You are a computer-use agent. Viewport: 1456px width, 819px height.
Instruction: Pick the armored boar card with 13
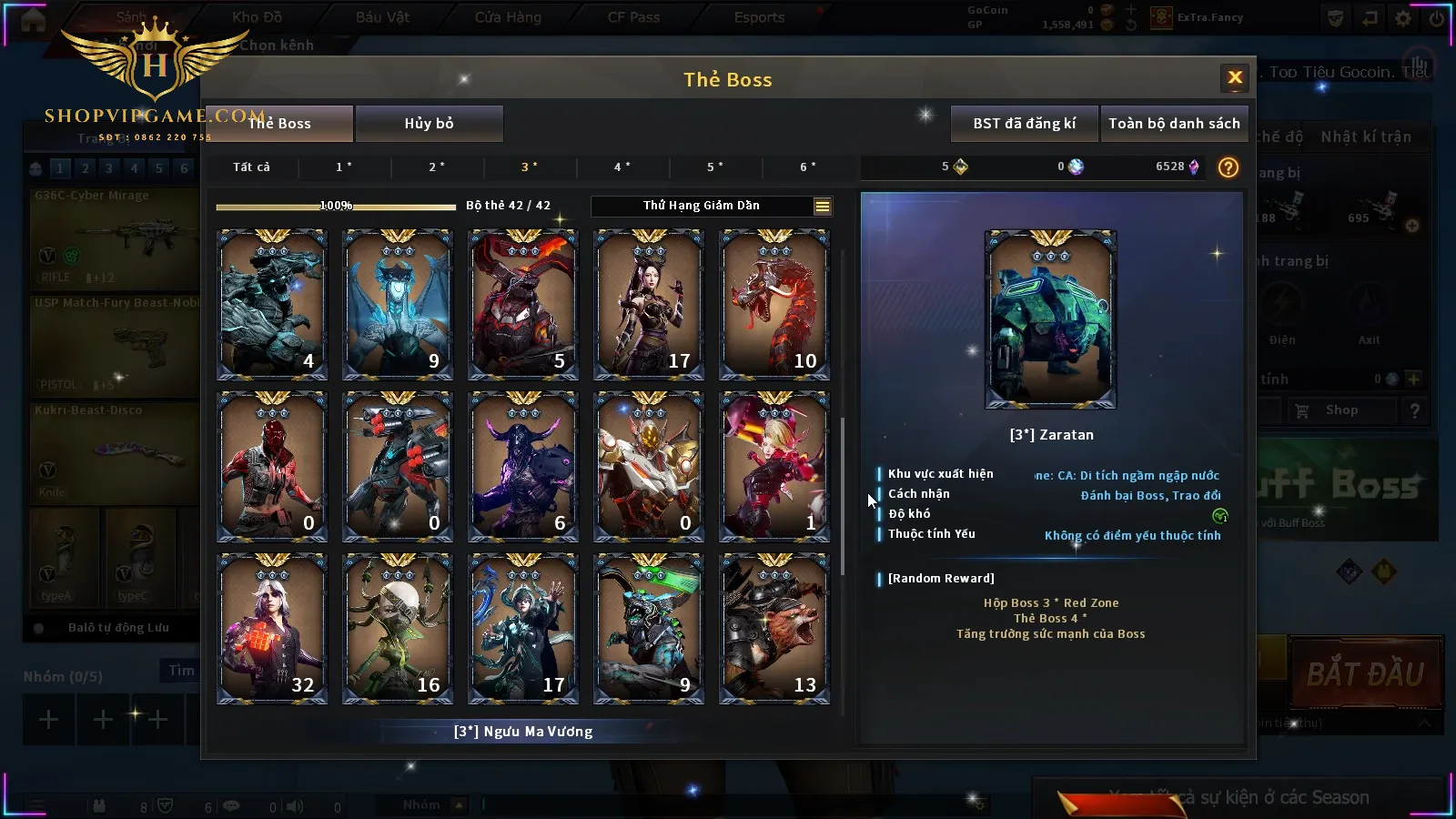point(774,629)
